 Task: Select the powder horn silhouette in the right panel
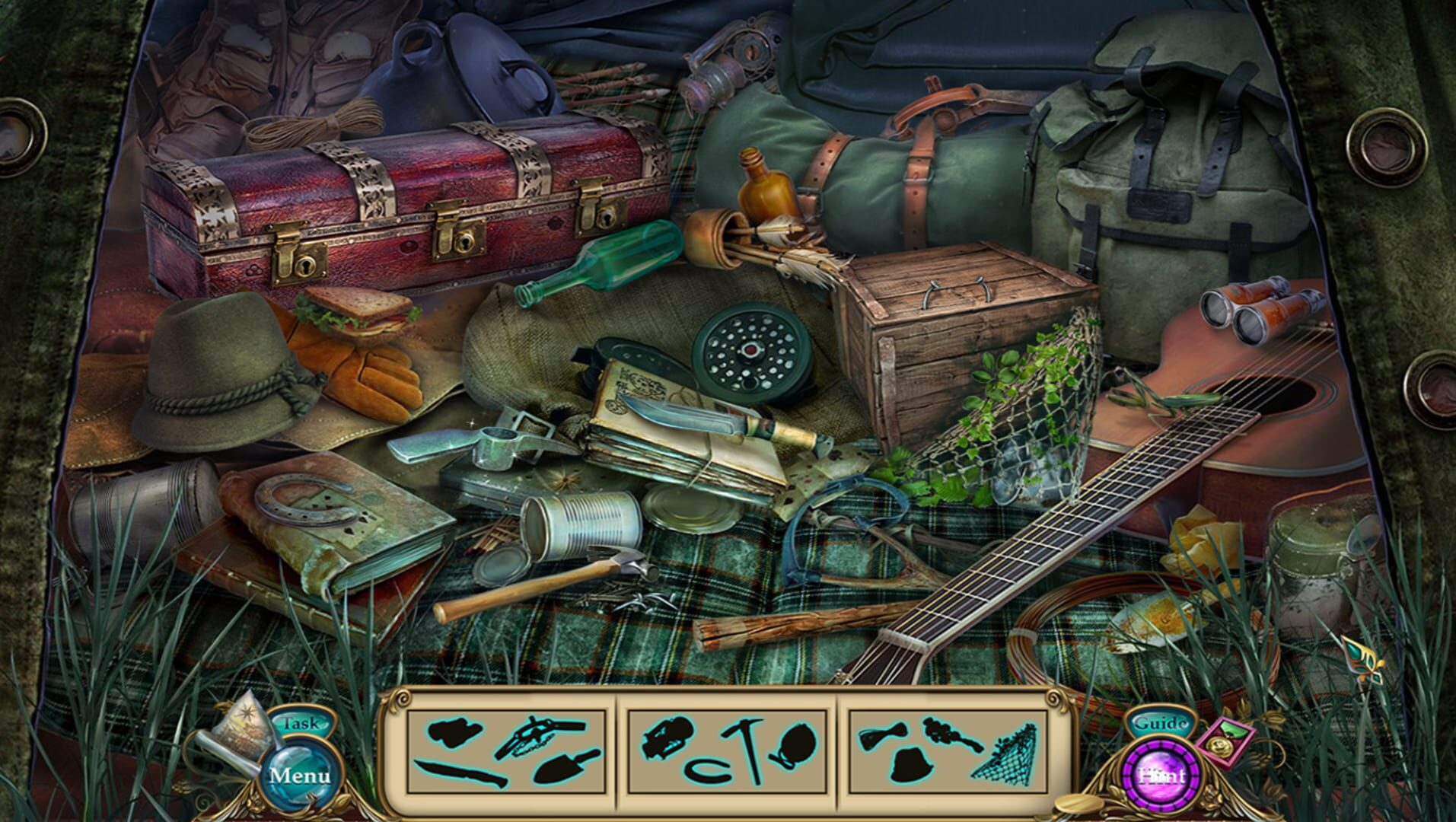[884, 733]
